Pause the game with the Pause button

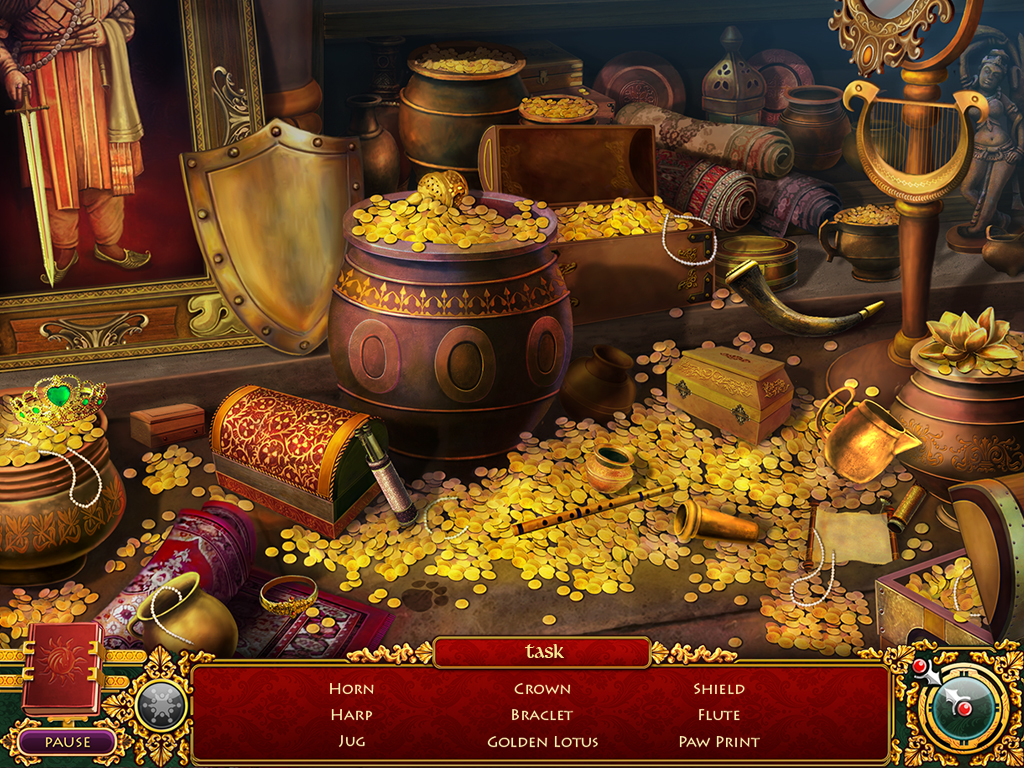[67, 742]
